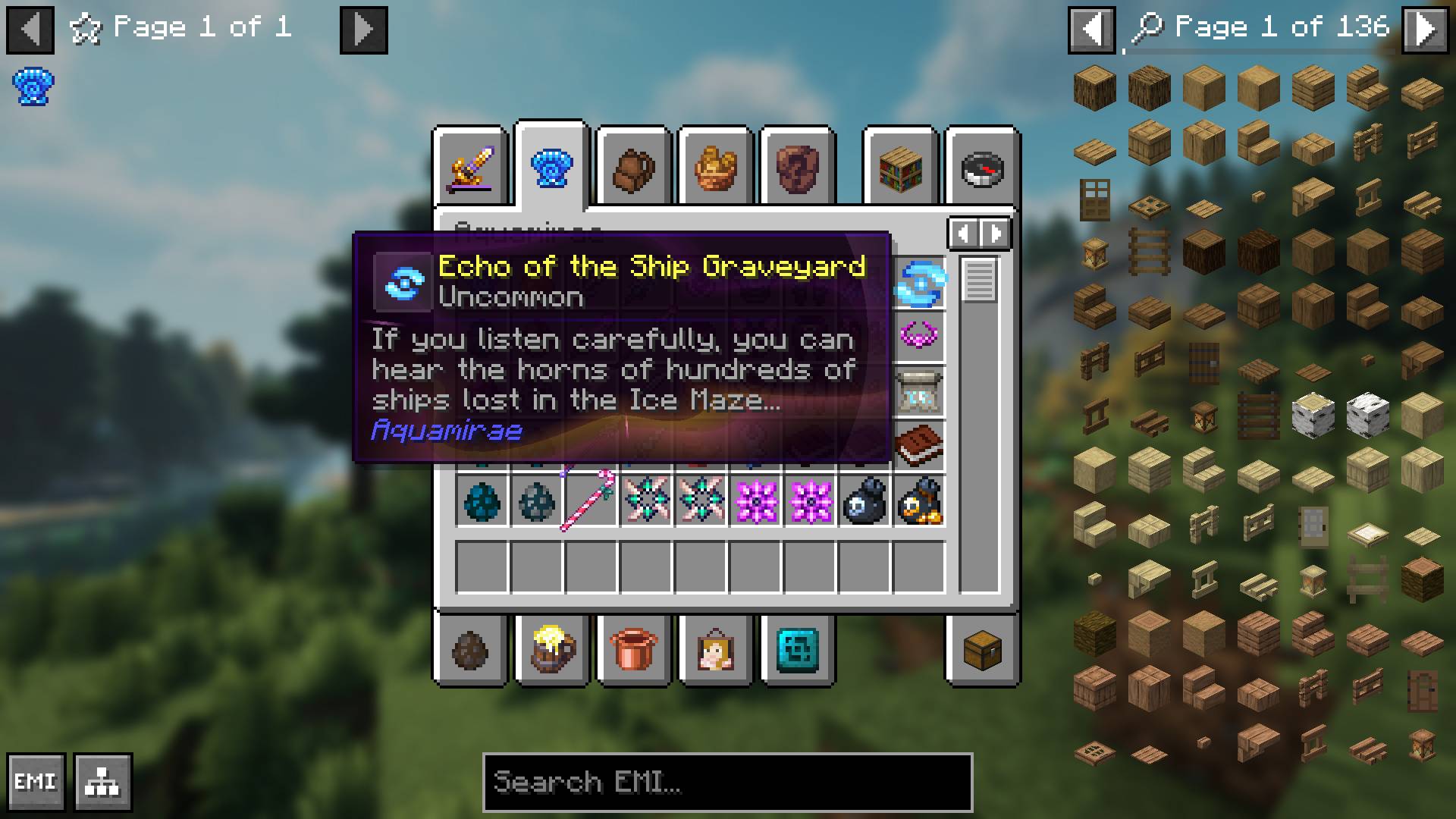Open the EMI recipe tree button

[103, 782]
